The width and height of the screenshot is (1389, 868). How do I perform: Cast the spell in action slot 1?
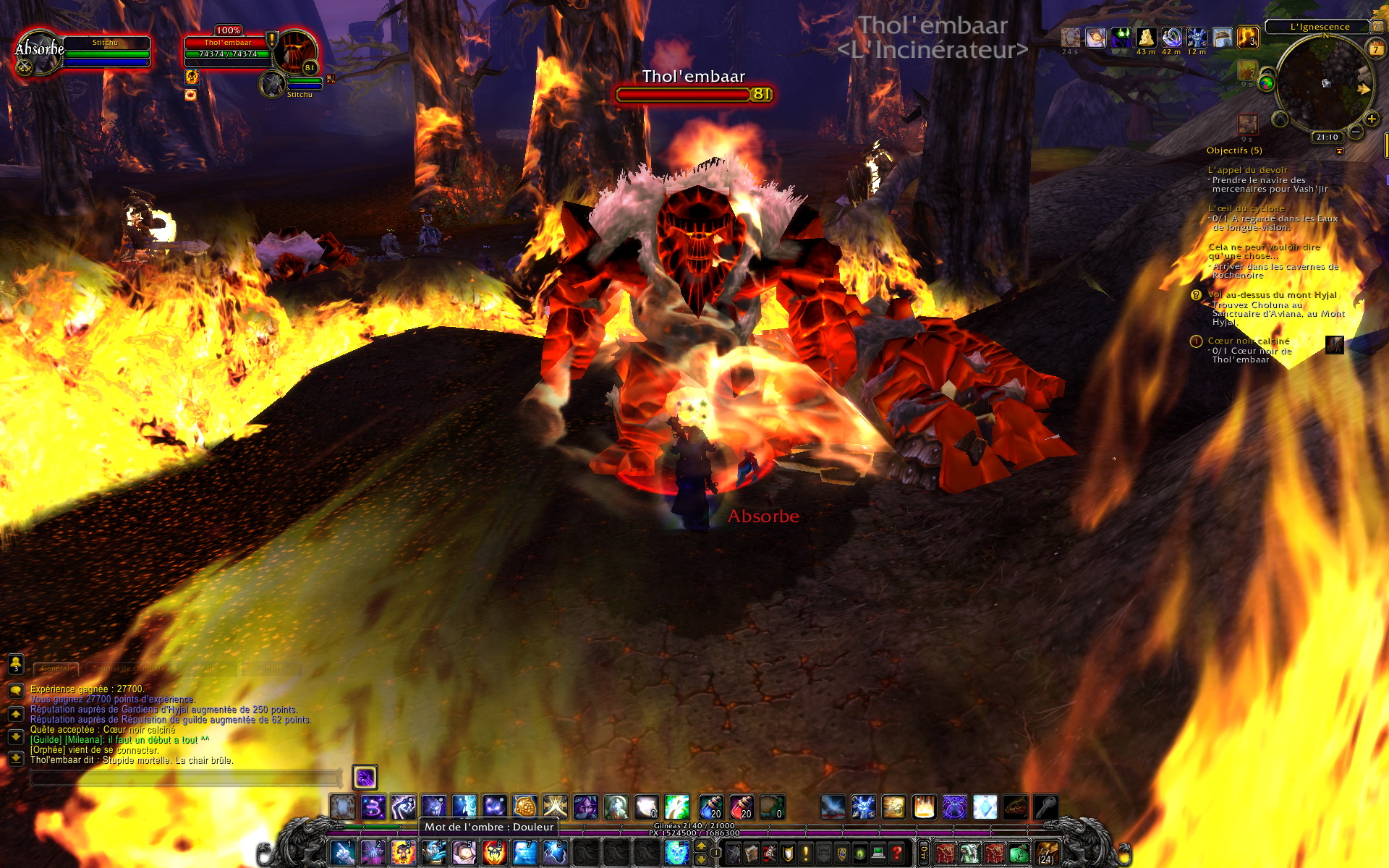pos(342,852)
